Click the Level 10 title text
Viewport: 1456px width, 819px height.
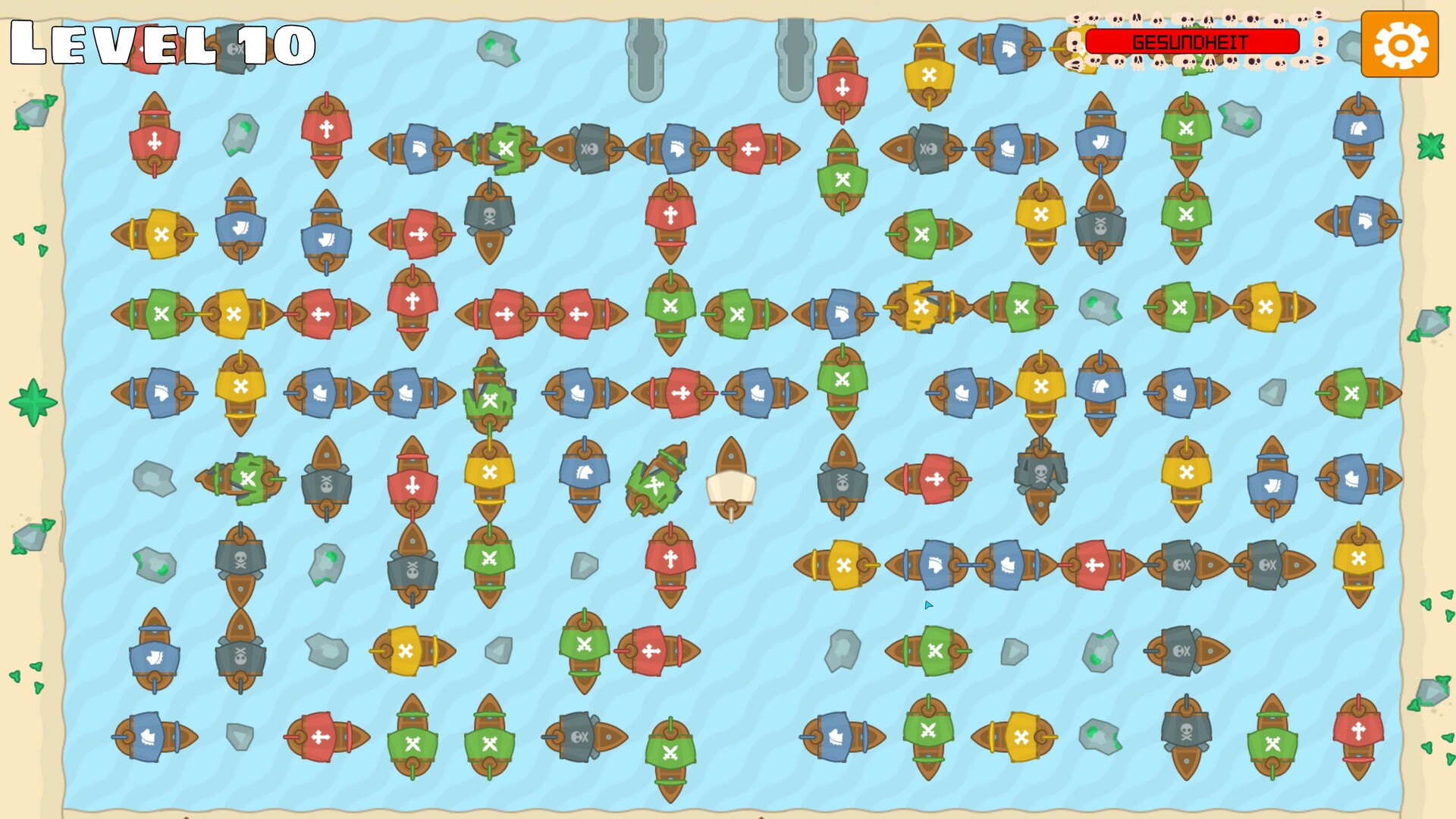tap(159, 45)
